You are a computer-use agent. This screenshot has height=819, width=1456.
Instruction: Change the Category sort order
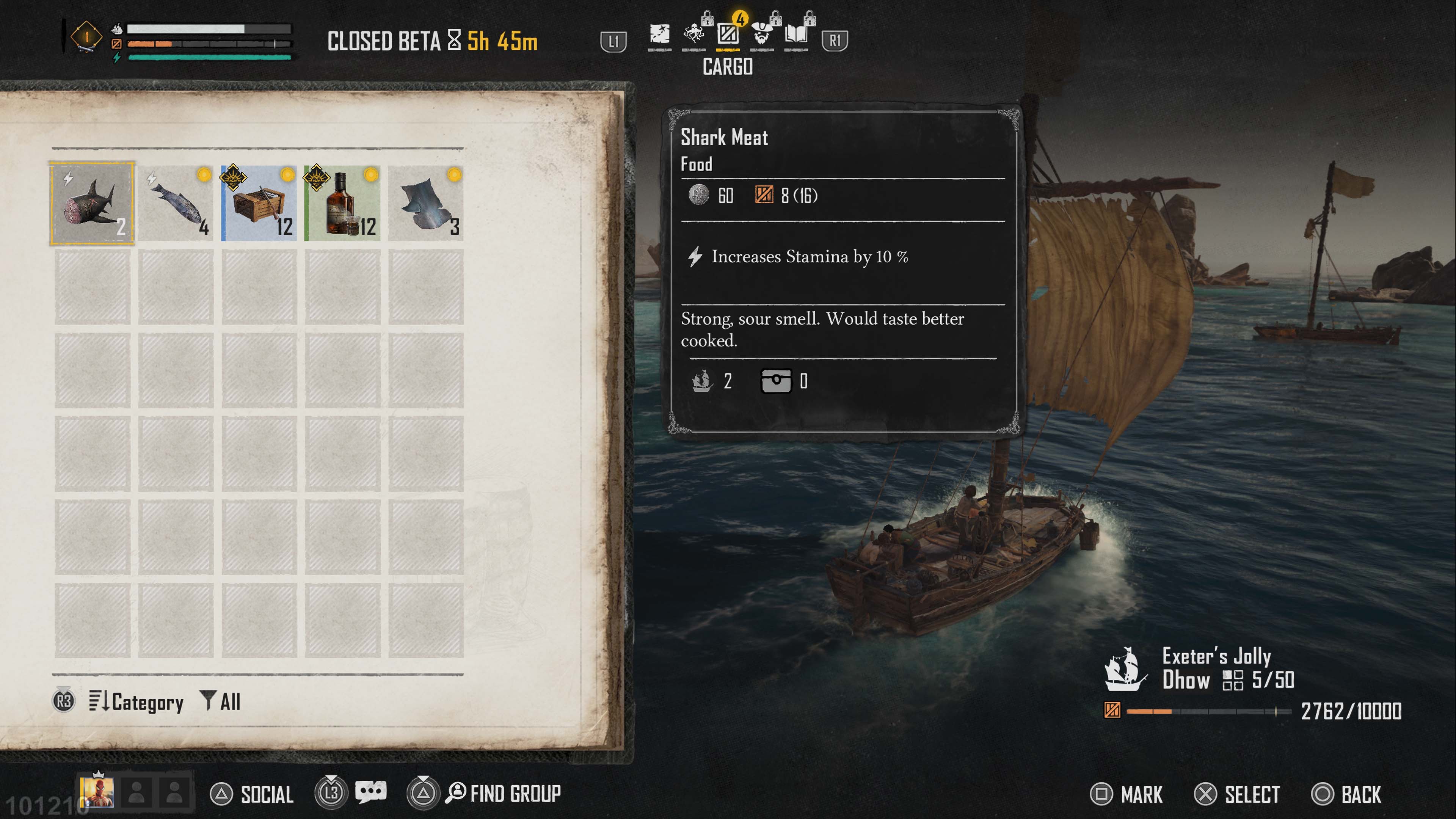pos(136,701)
